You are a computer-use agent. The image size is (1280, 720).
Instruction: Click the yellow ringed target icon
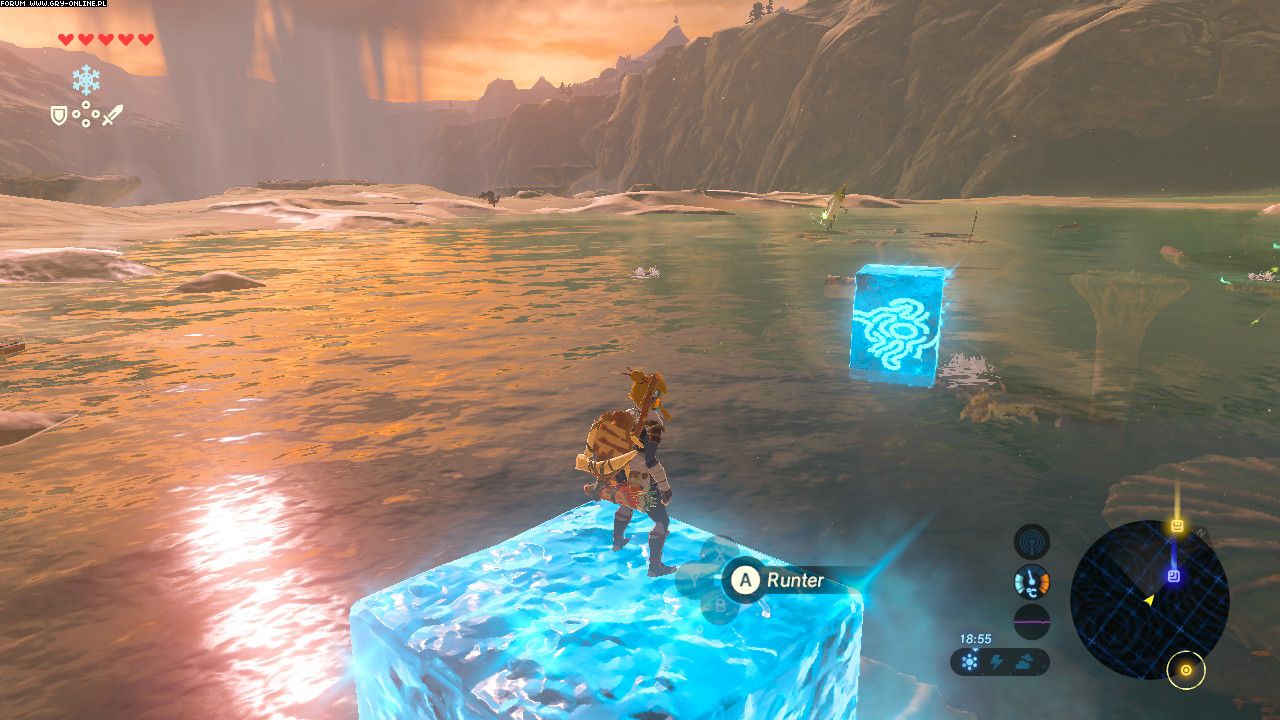click(1186, 670)
